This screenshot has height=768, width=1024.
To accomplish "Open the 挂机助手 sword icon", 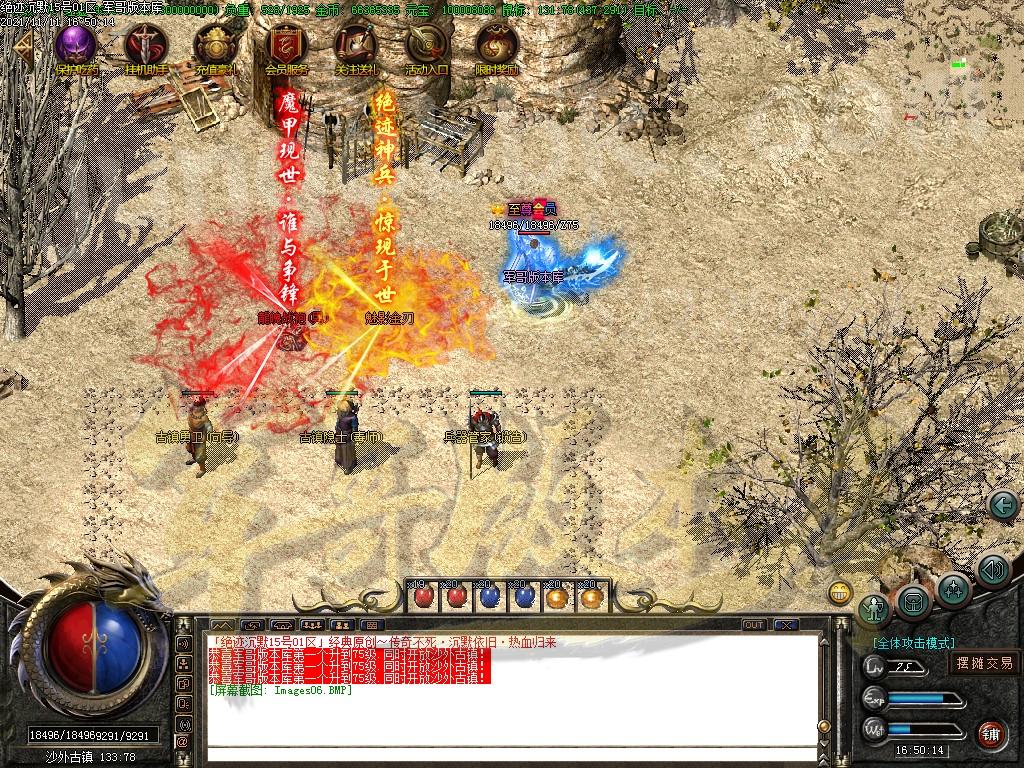I will click(x=145, y=46).
